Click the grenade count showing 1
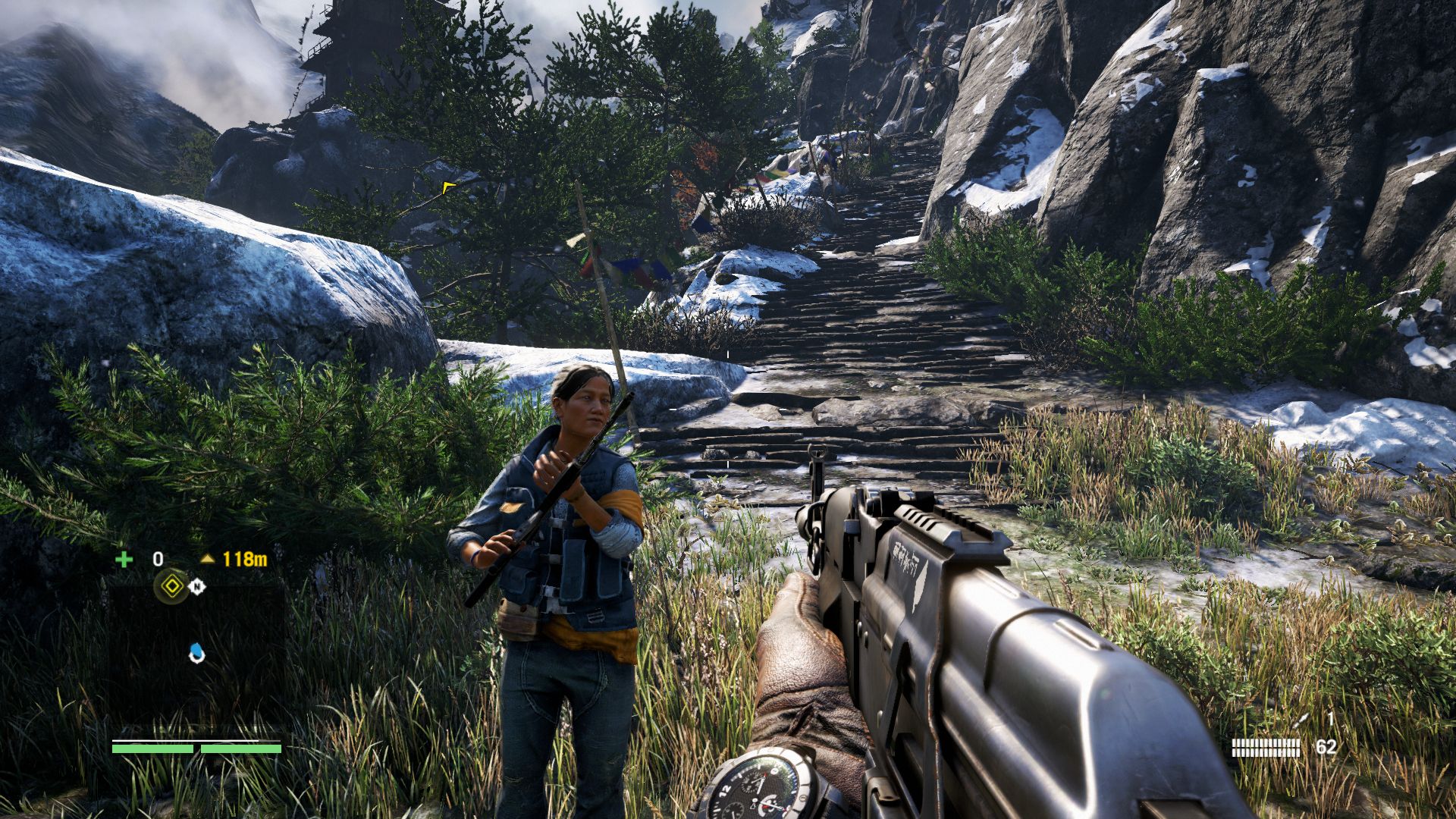 (x=1333, y=719)
